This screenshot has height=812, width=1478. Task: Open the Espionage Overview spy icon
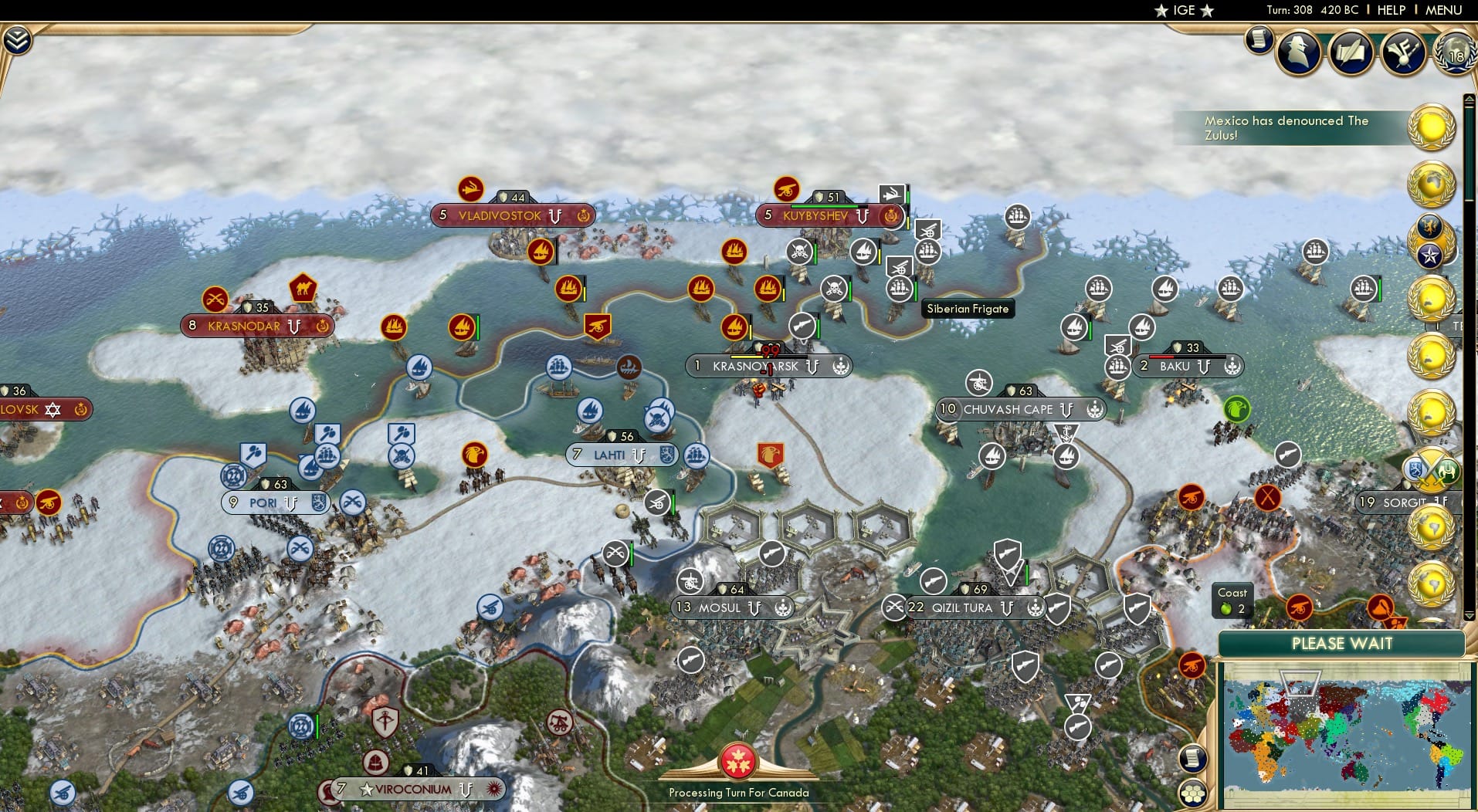pos(1298,52)
